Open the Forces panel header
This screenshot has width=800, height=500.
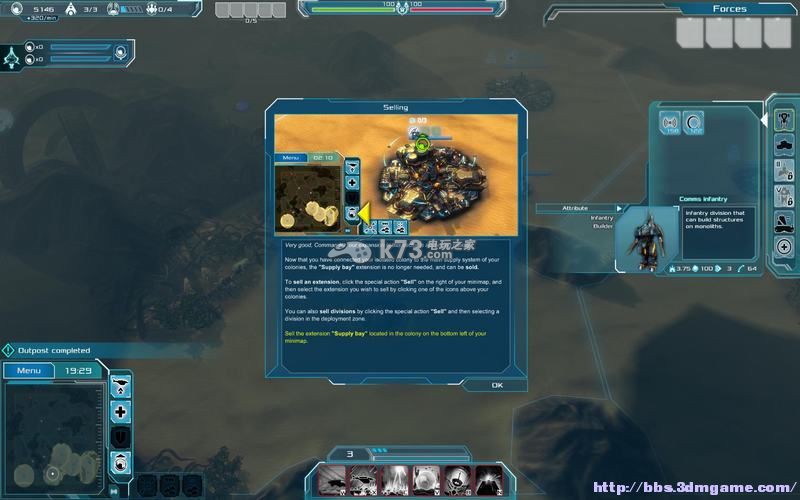pos(730,9)
